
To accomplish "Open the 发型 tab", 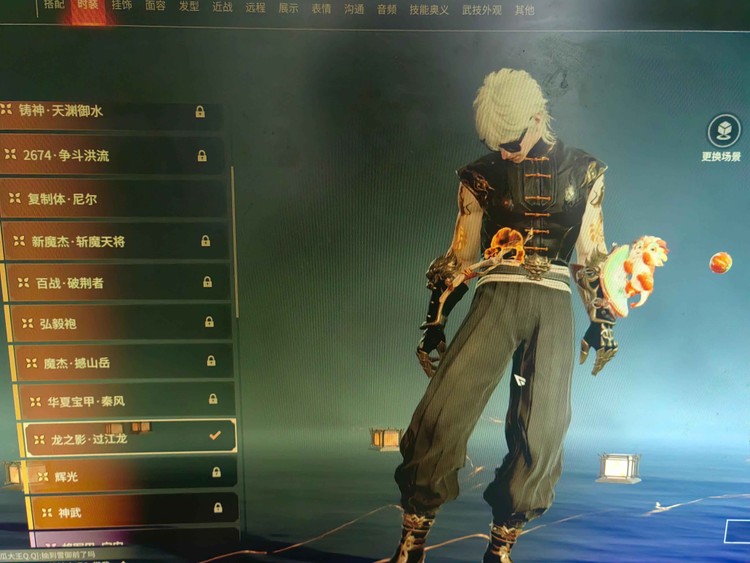I will coord(188,8).
